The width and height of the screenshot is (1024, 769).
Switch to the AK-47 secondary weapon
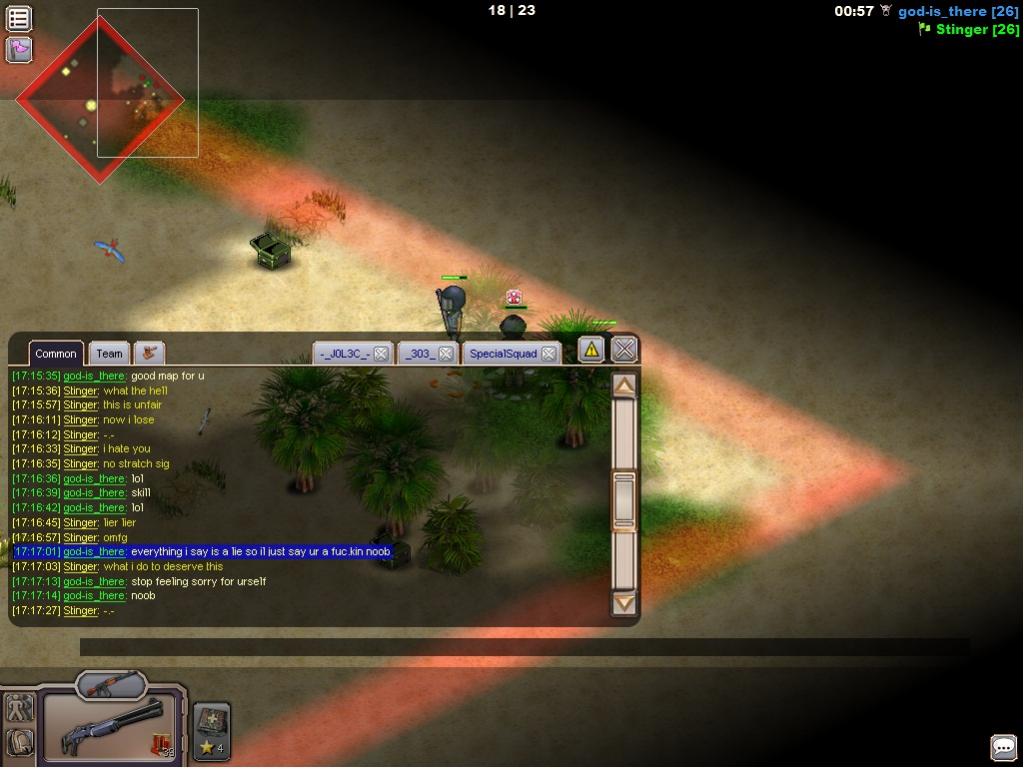[110, 685]
